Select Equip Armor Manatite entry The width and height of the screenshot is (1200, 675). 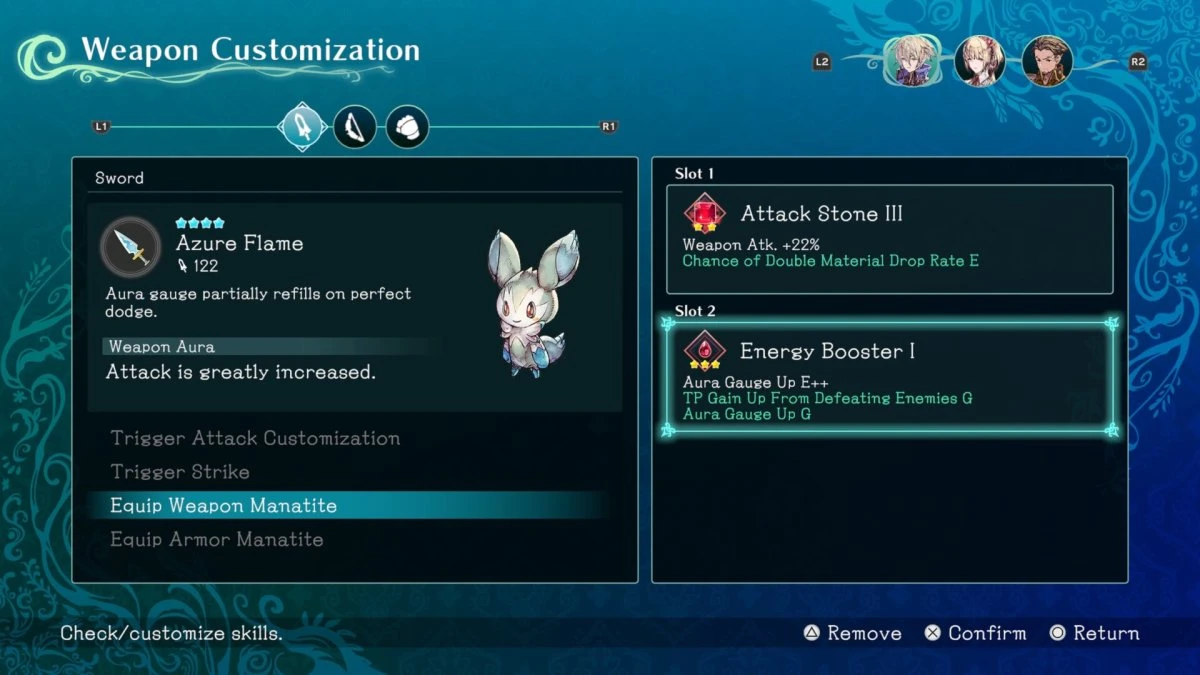click(217, 540)
